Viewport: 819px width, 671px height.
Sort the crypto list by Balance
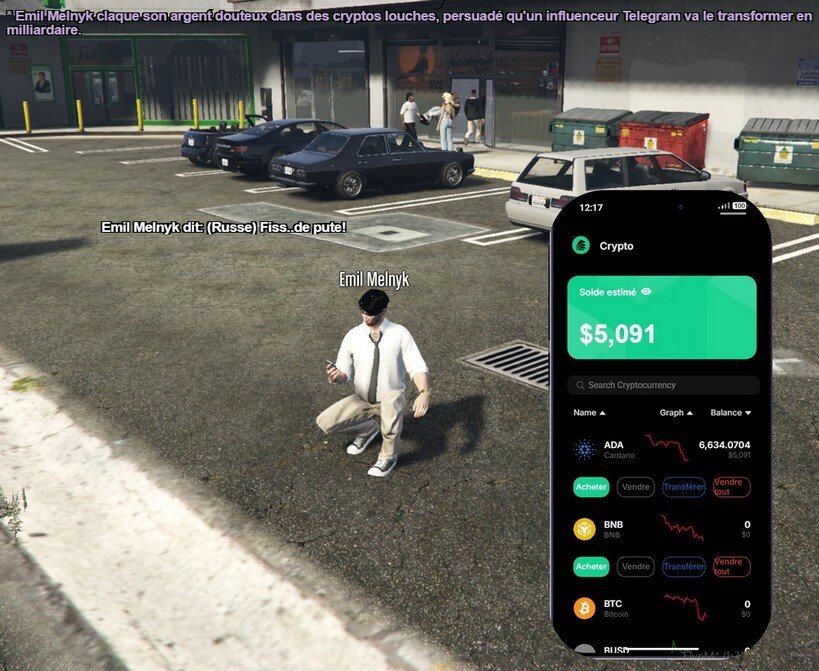point(730,412)
